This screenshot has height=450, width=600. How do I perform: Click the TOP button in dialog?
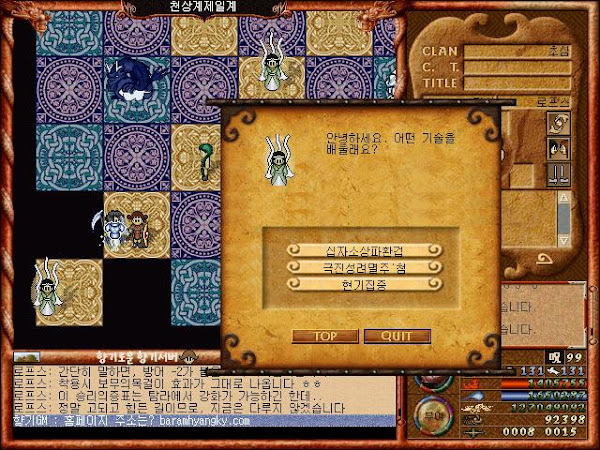323,336
